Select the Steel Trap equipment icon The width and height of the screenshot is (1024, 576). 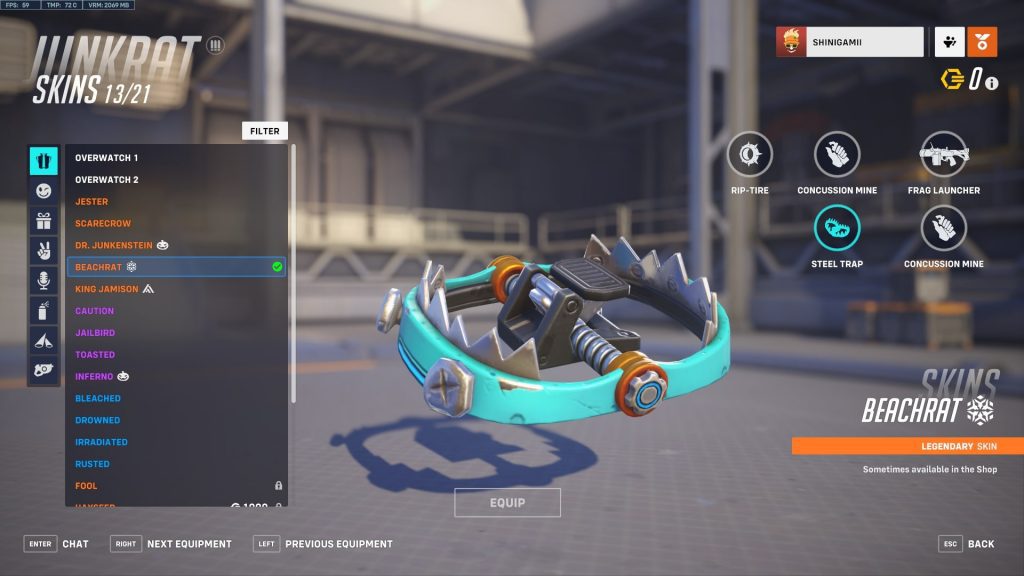pos(837,229)
